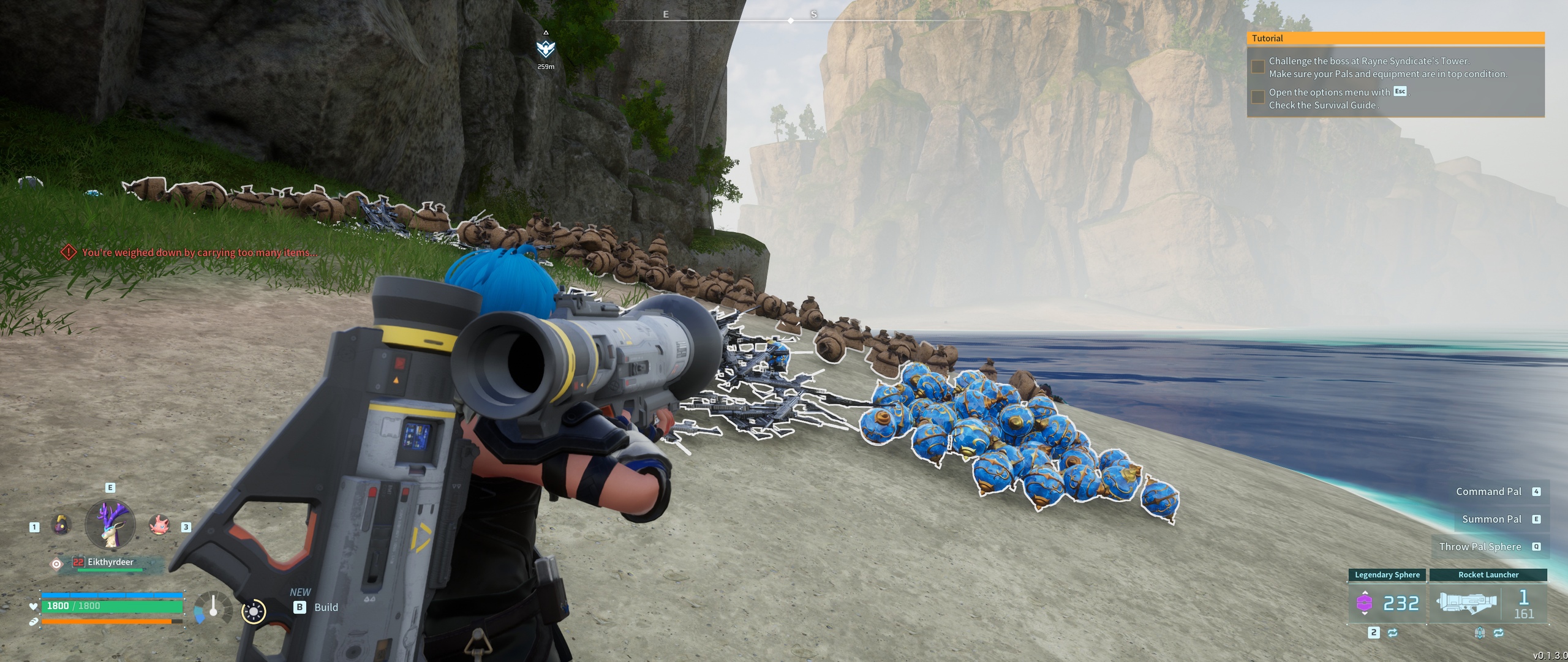Click the tower marker on the compass
Screen dimensions: 1568x662
coord(545,48)
